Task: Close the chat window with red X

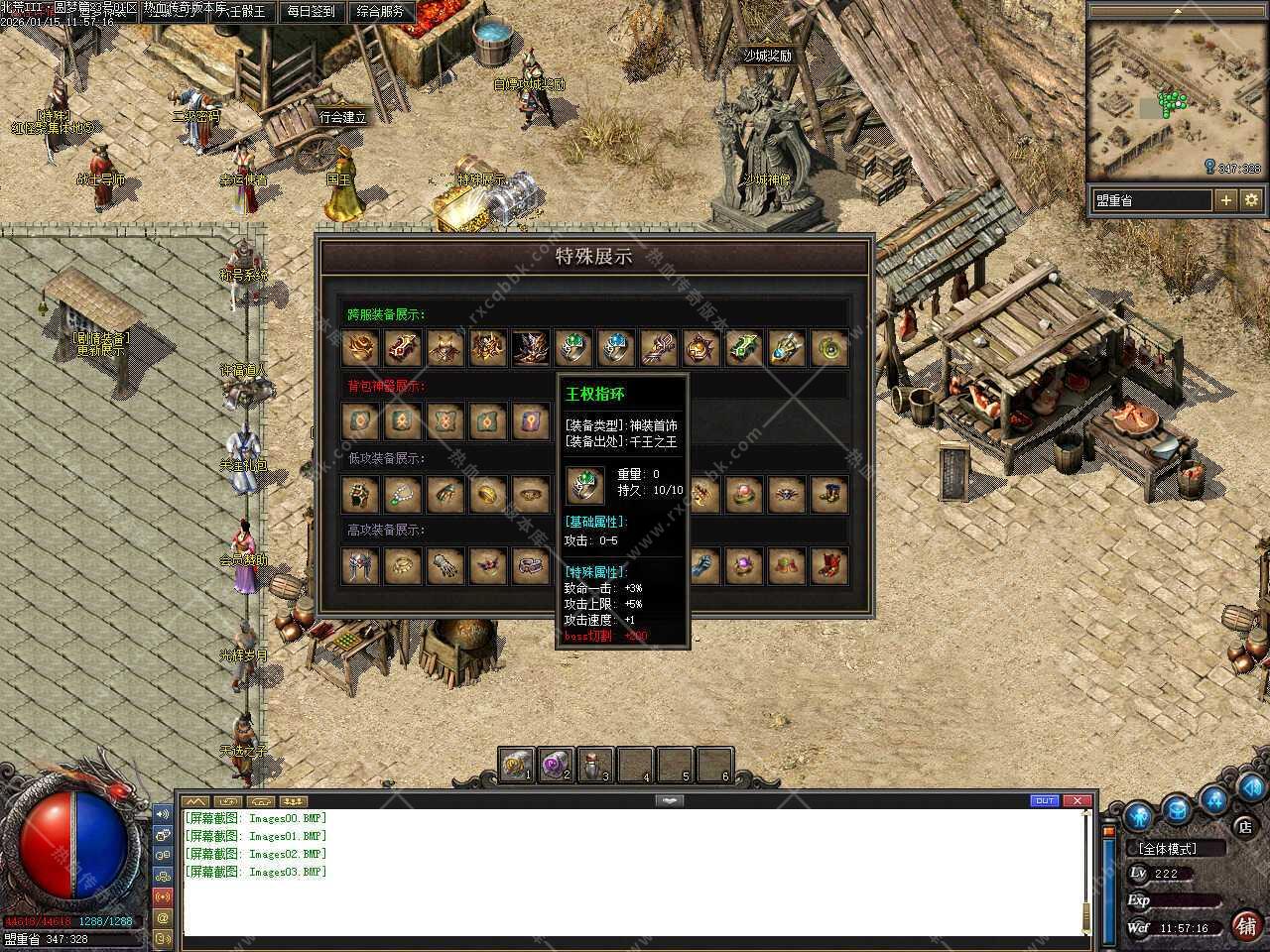Action: point(1077,800)
